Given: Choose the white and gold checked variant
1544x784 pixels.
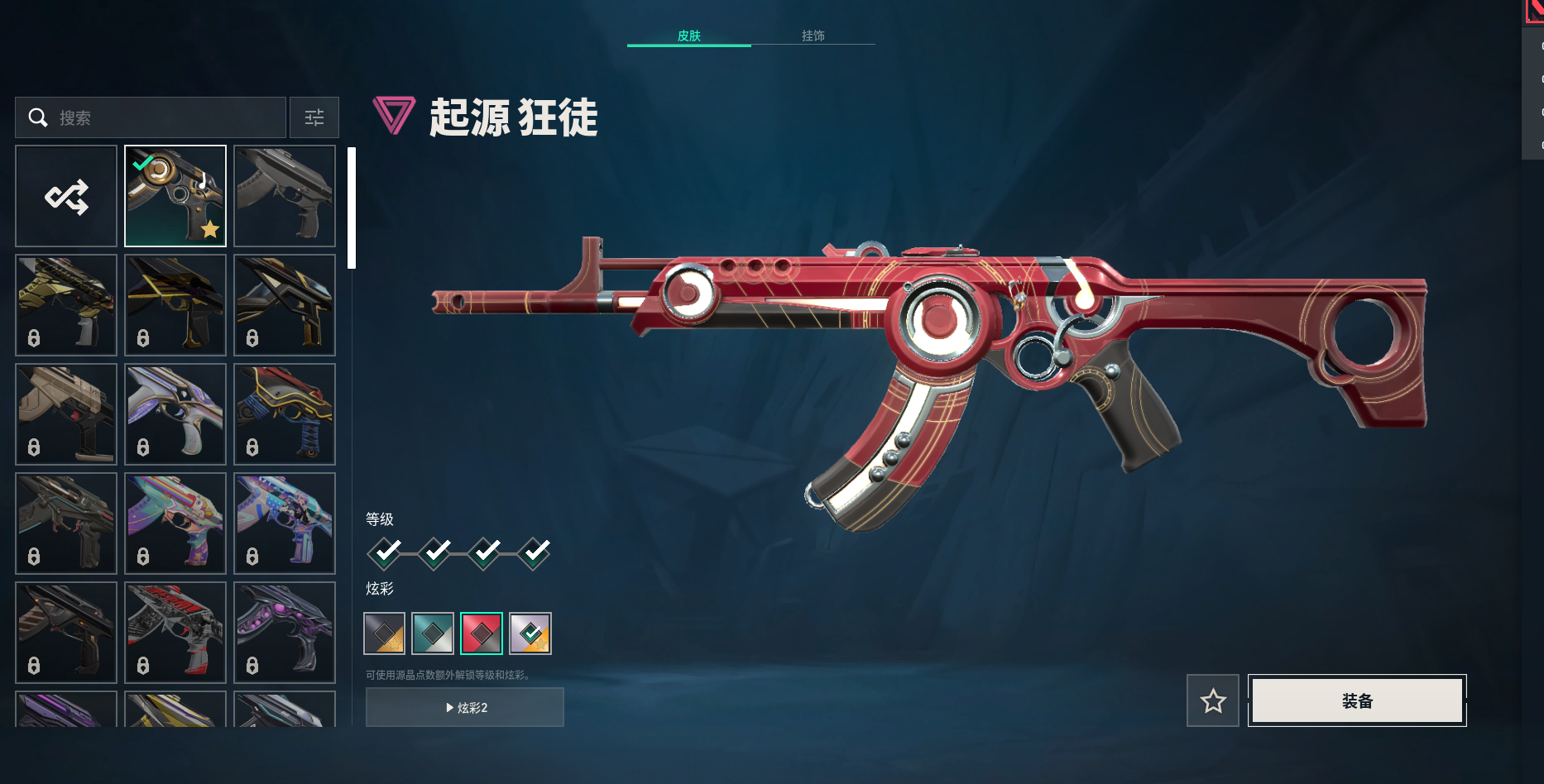Looking at the screenshot, I should (530, 633).
